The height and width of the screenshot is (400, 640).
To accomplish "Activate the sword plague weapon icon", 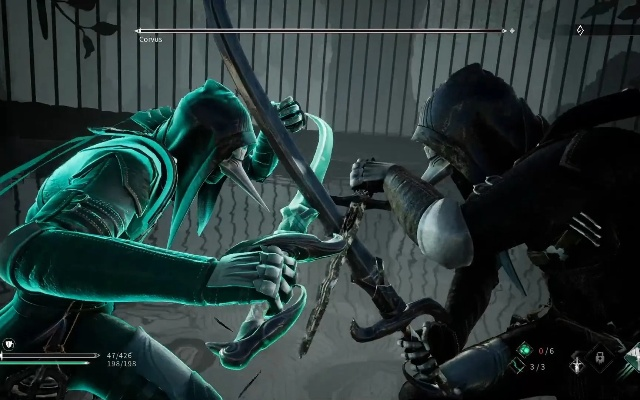I will [577, 365].
